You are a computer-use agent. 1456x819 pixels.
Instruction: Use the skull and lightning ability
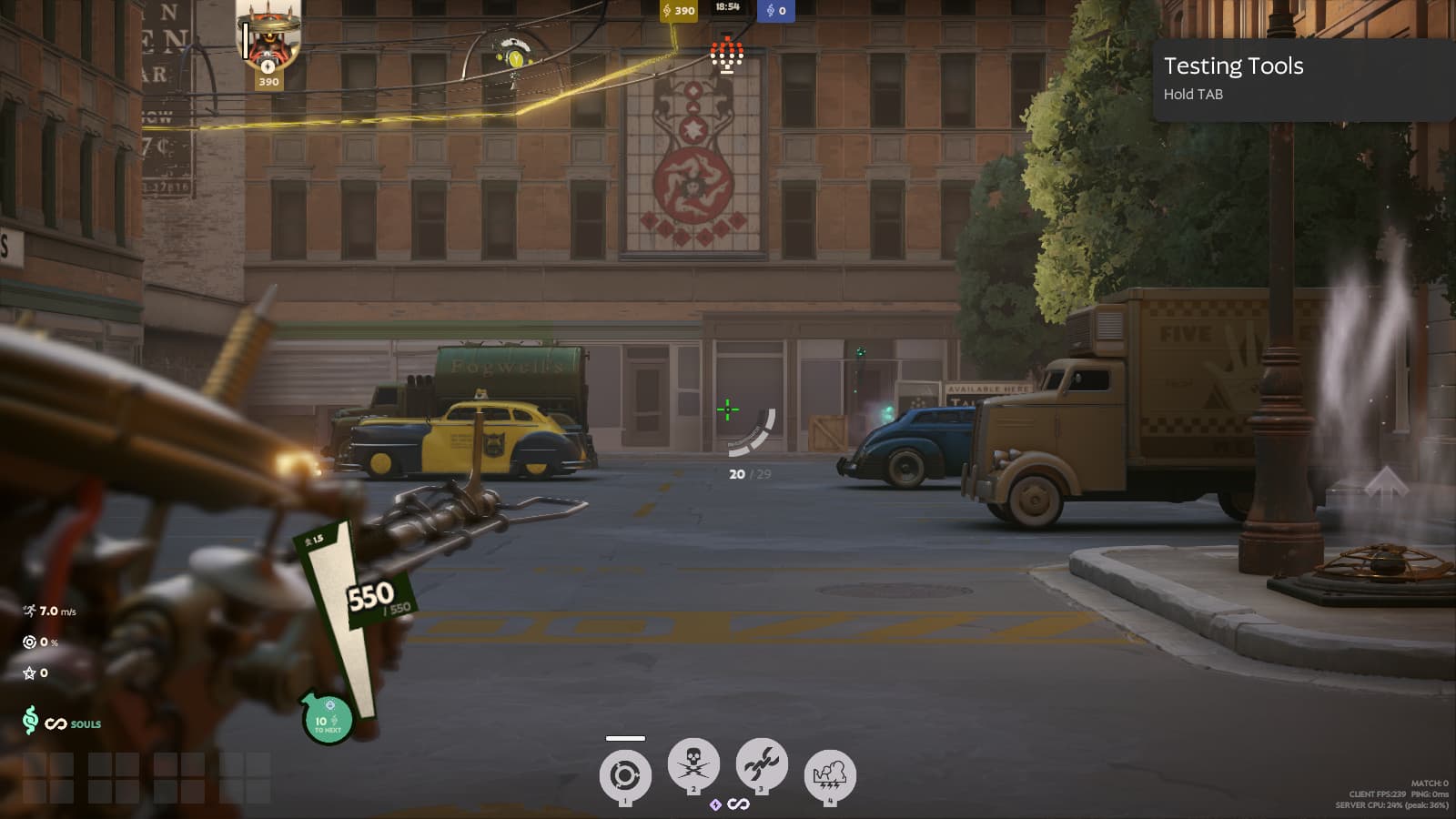coord(693,763)
